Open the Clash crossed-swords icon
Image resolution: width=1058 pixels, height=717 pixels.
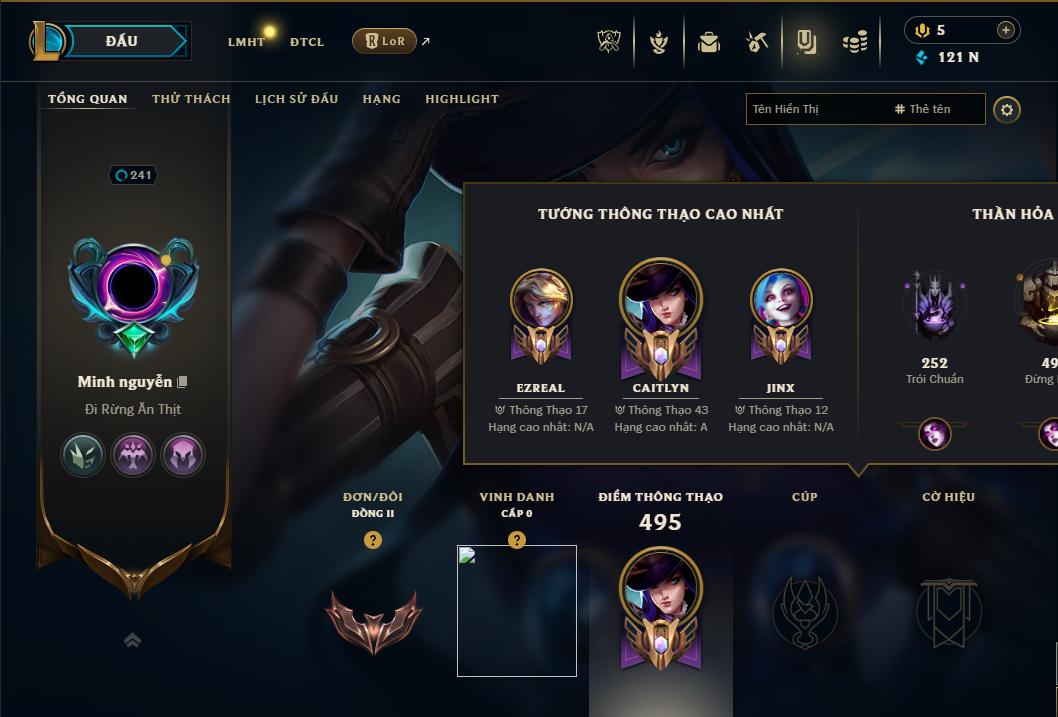click(609, 42)
